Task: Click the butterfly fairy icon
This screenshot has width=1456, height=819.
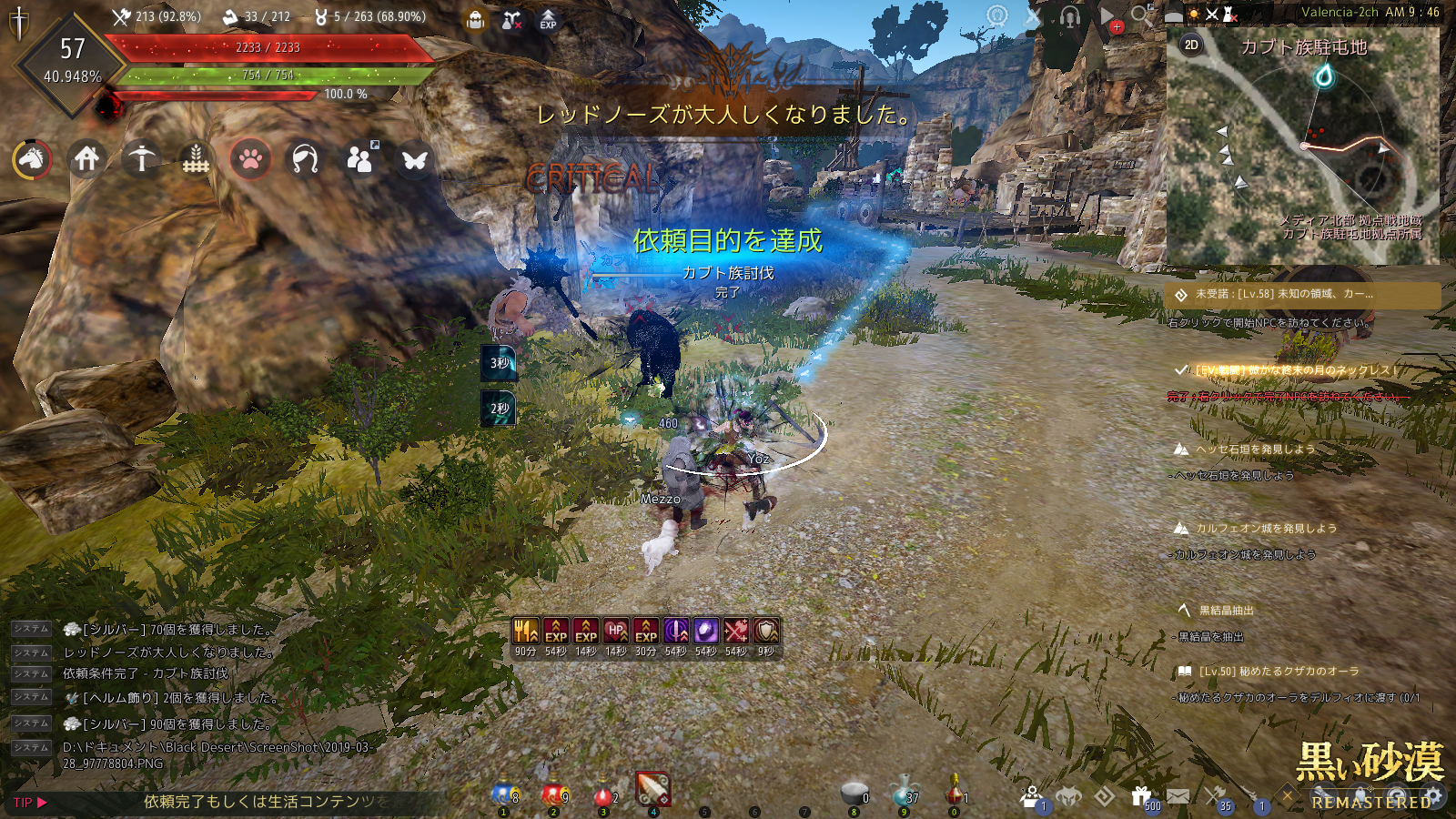Action: tap(415, 160)
